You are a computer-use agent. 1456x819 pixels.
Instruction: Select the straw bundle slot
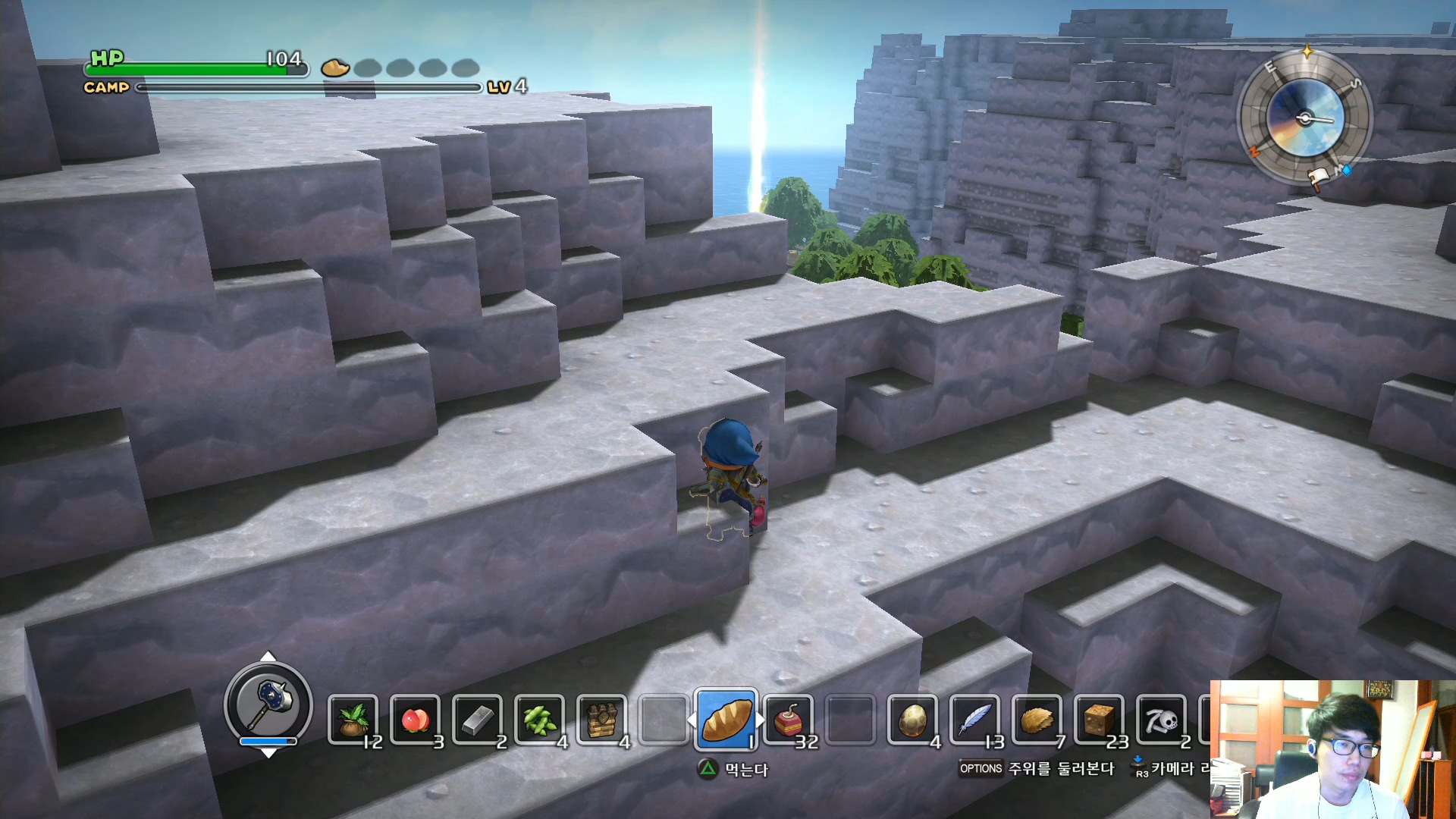(x=1037, y=720)
